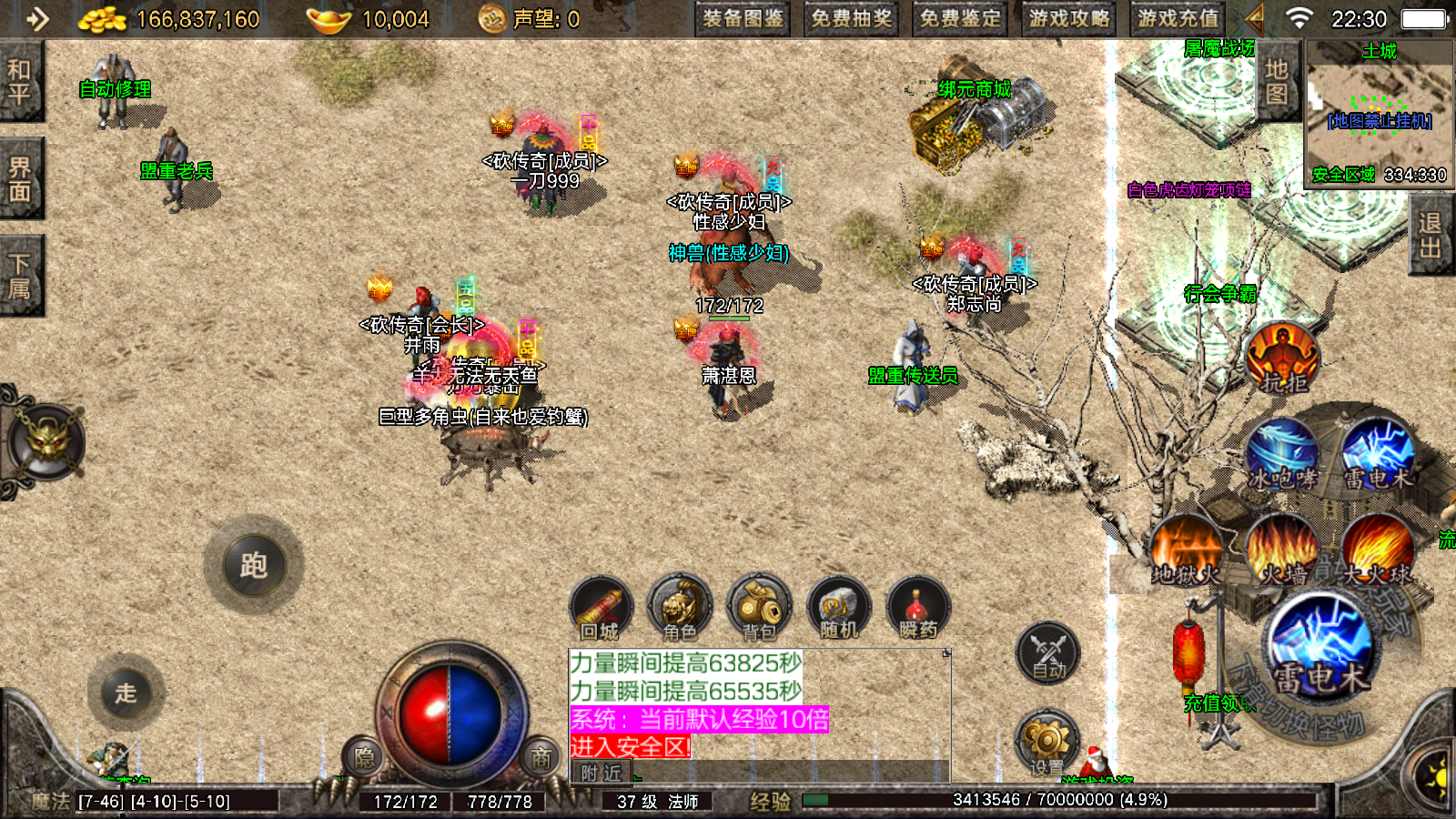Viewport: 1456px width, 819px height.
Task: Open the 地图 map button
Action: [1277, 82]
